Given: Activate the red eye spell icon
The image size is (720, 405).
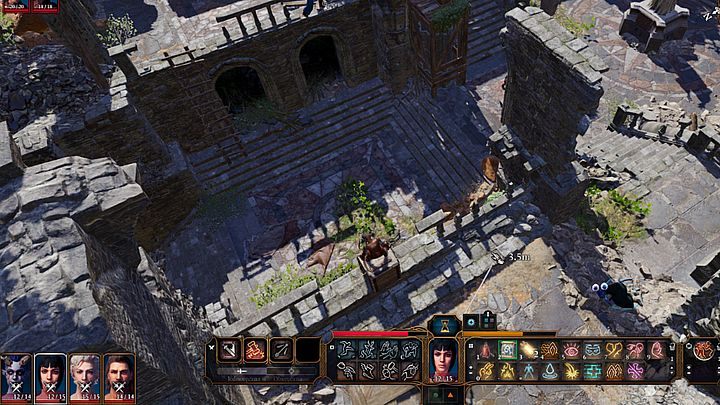Looking at the screenshot, I should [x=571, y=350].
